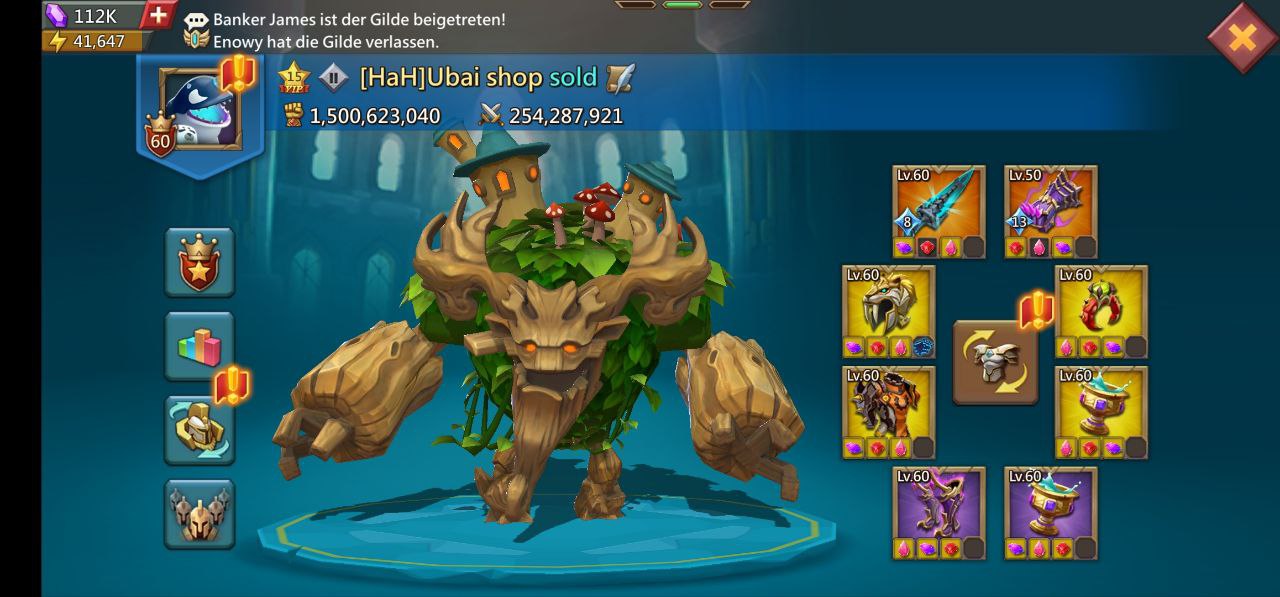Select the gold-background Lv.60 chalice slot
The image size is (1280, 597).
pyautogui.click(x=1101, y=412)
